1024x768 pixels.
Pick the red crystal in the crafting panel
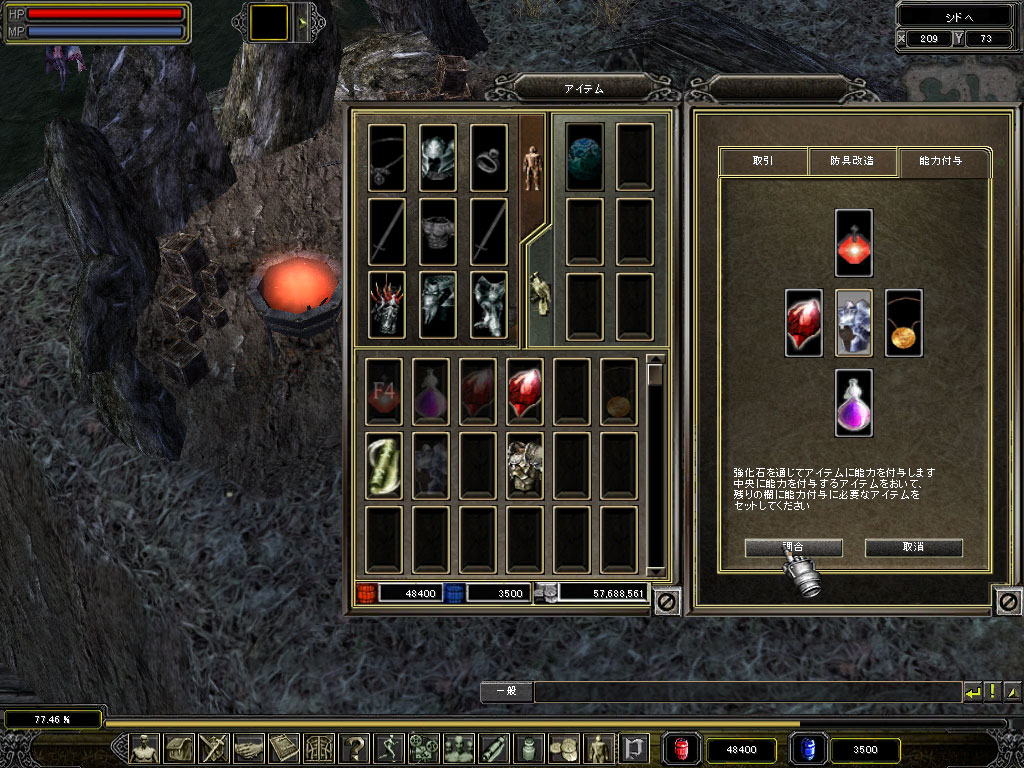click(803, 323)
